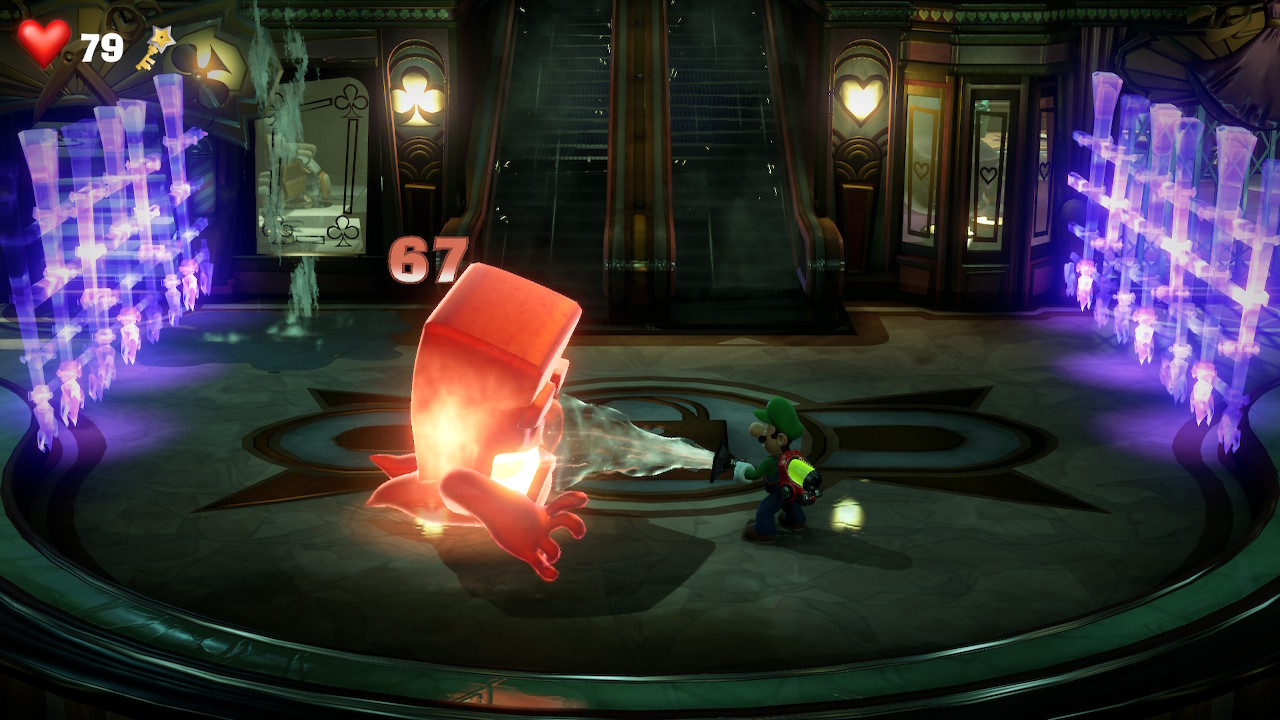1280x720 pixels.
Task: Click the gold key icon
Action: click(155, 47)
